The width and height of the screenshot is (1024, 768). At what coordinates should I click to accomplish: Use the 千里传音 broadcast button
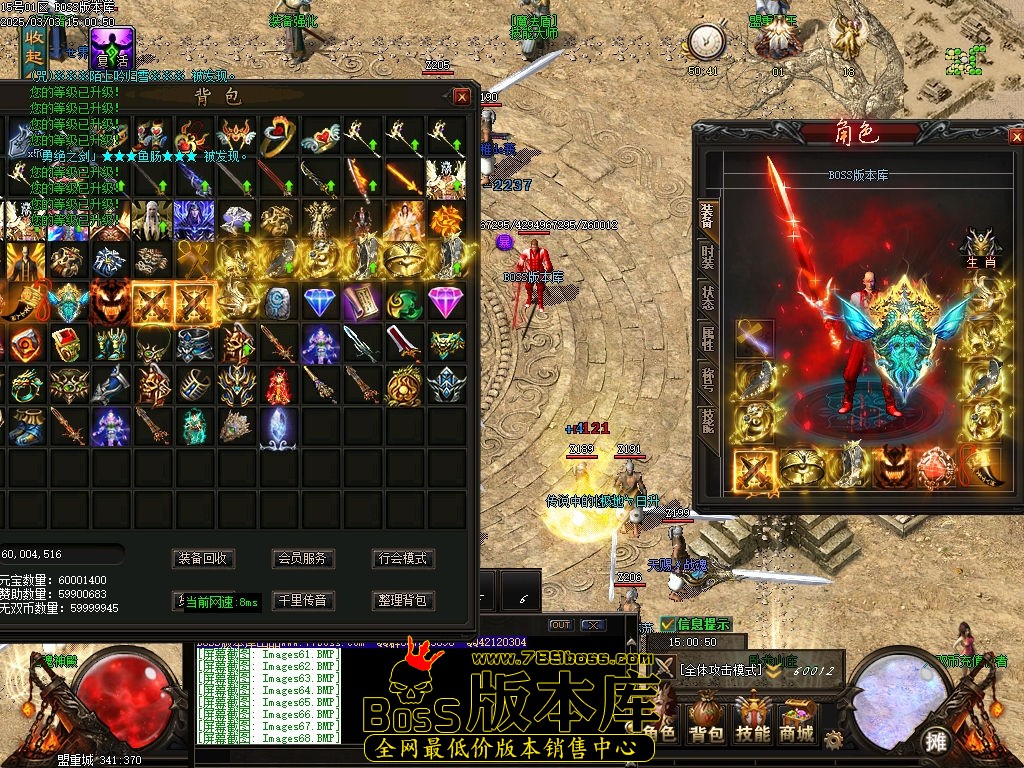(x=303, y=601)
